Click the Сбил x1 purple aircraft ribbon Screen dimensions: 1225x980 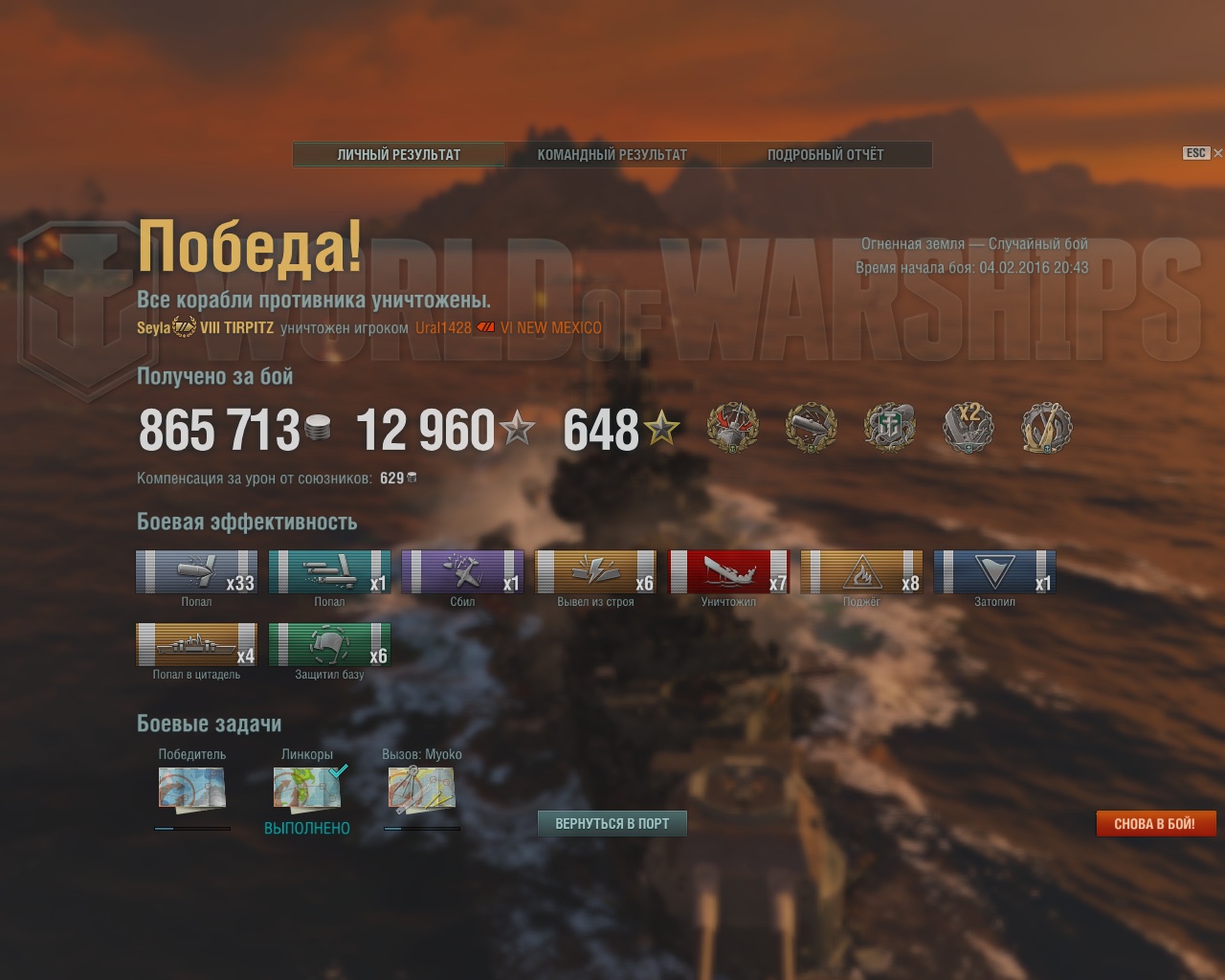(462, 572)
